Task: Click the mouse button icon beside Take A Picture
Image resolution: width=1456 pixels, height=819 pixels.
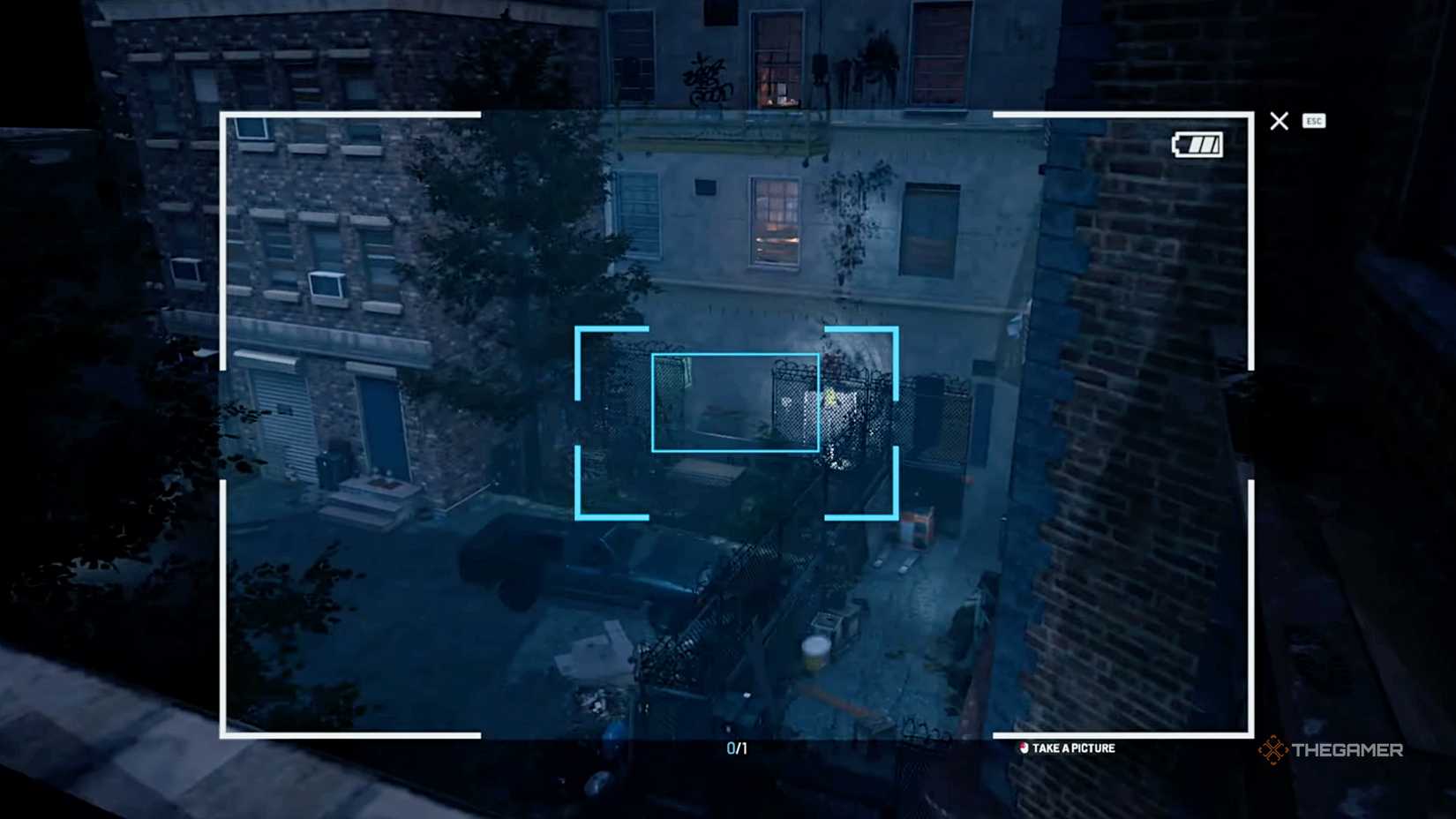Action: [x=1024, y=748]
